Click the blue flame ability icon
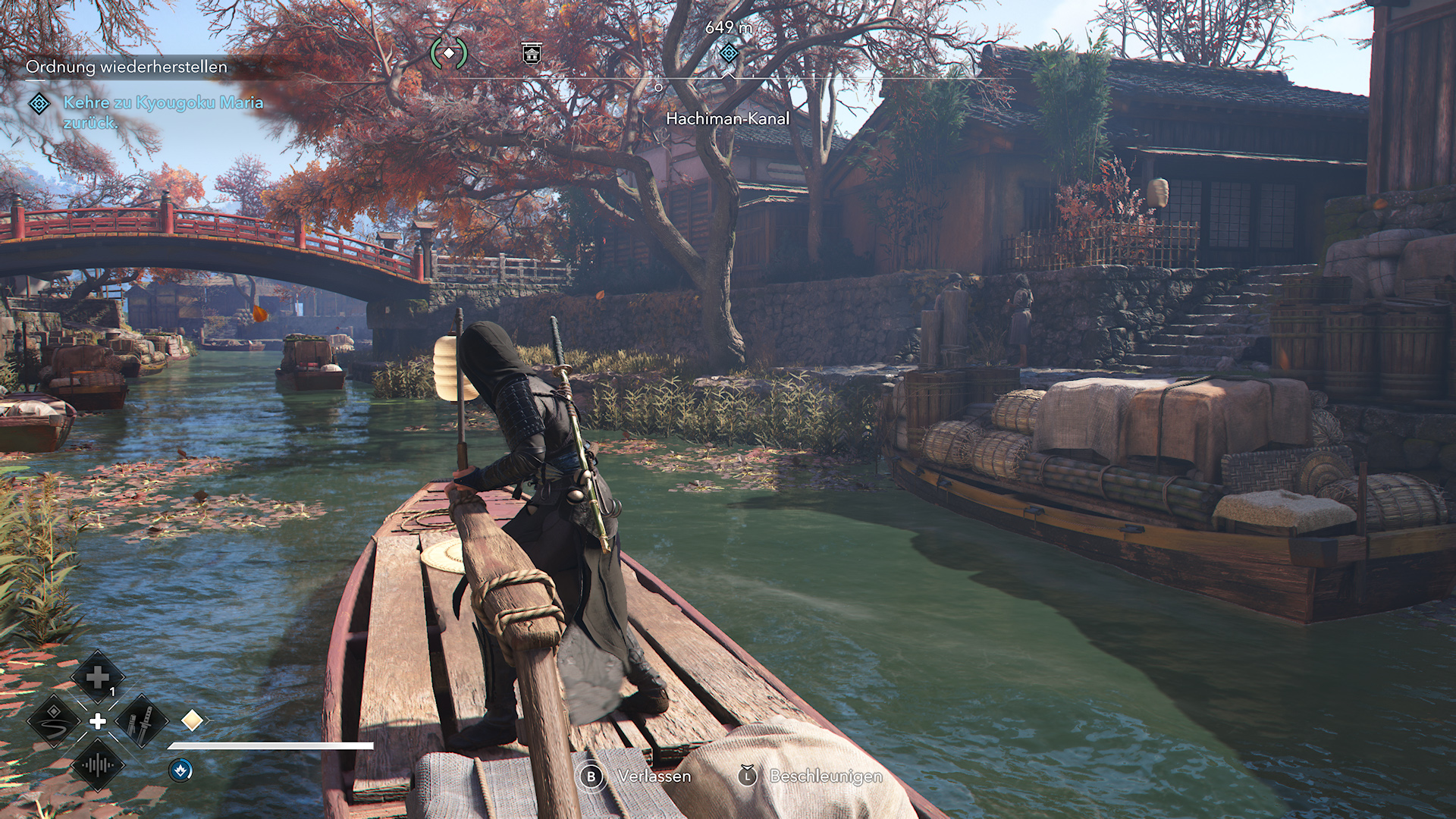The width and height of the screenshot is (1456, 819). click(180, 770)
